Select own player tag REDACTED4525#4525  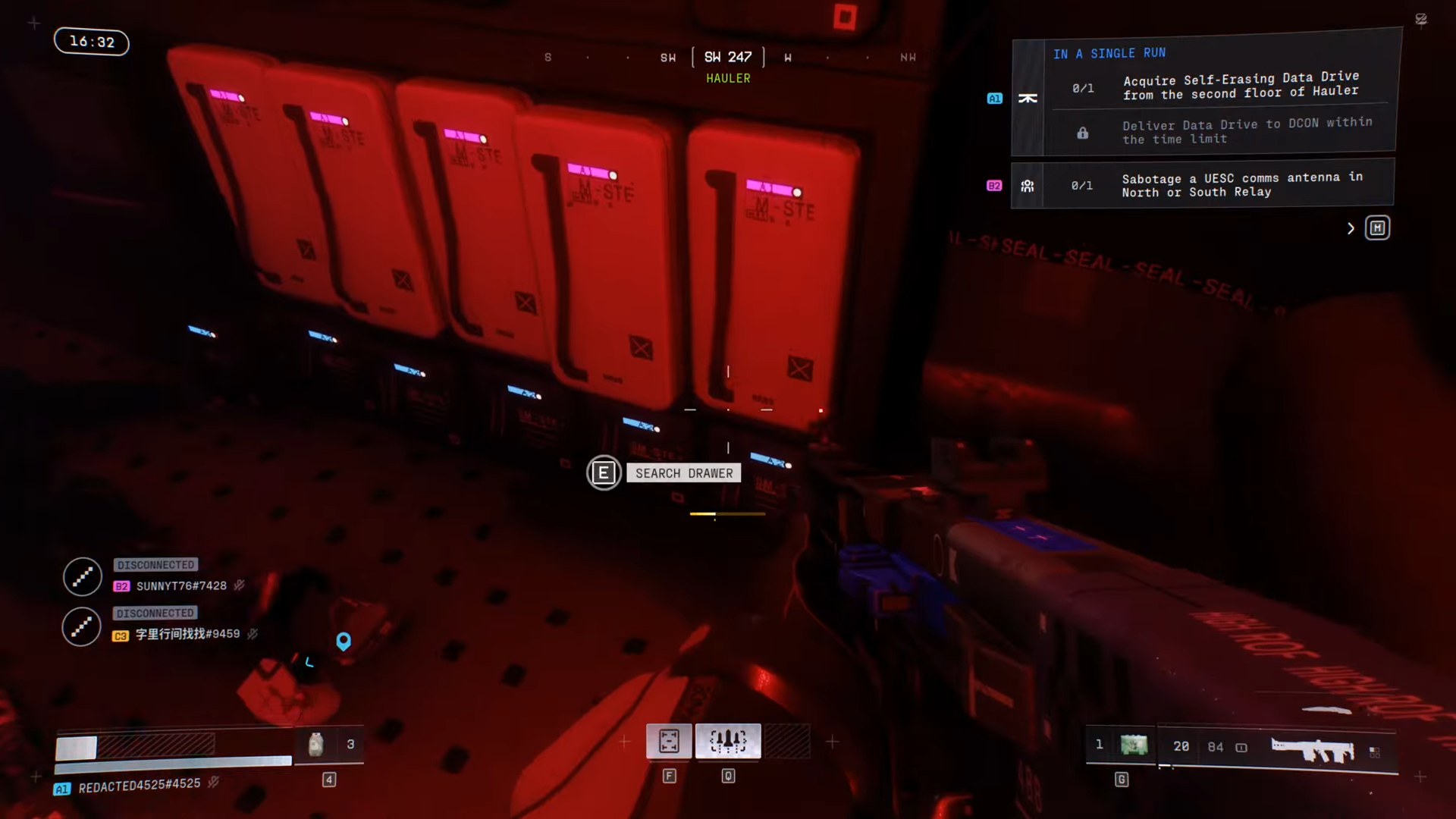(139, 786)
